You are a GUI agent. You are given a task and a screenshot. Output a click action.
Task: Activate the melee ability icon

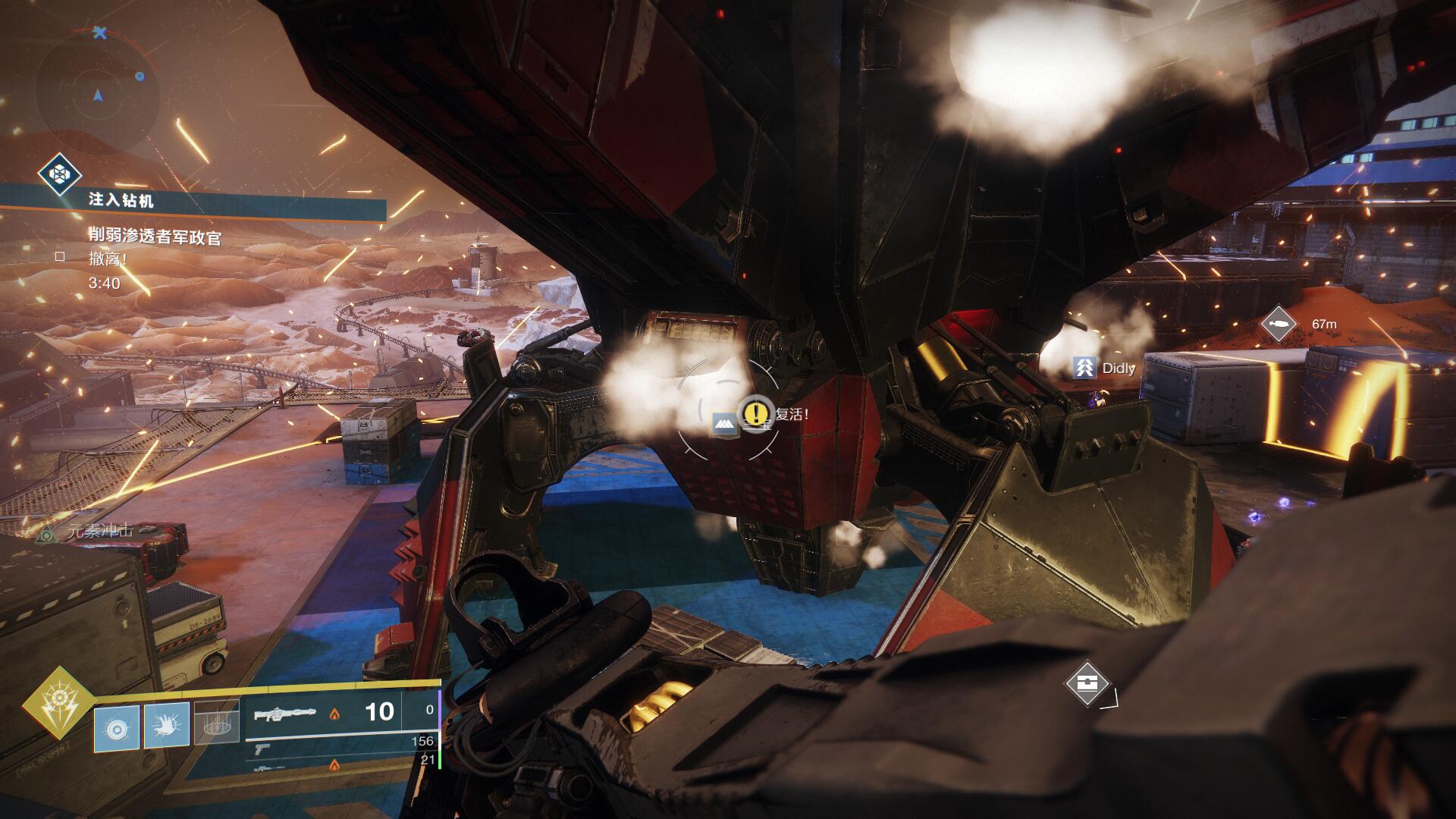point(167,725)
